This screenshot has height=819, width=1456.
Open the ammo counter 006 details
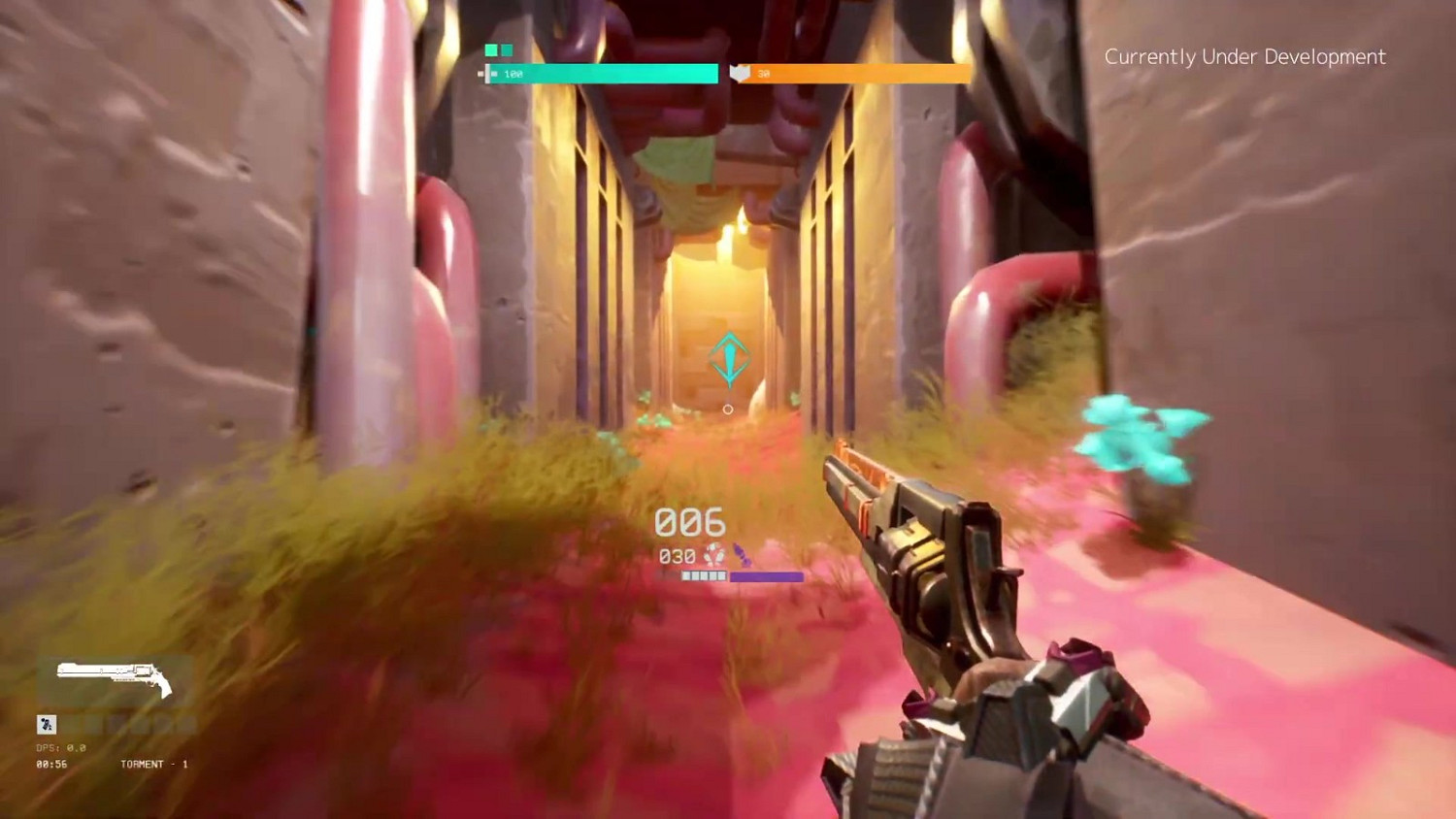point(689,522)
